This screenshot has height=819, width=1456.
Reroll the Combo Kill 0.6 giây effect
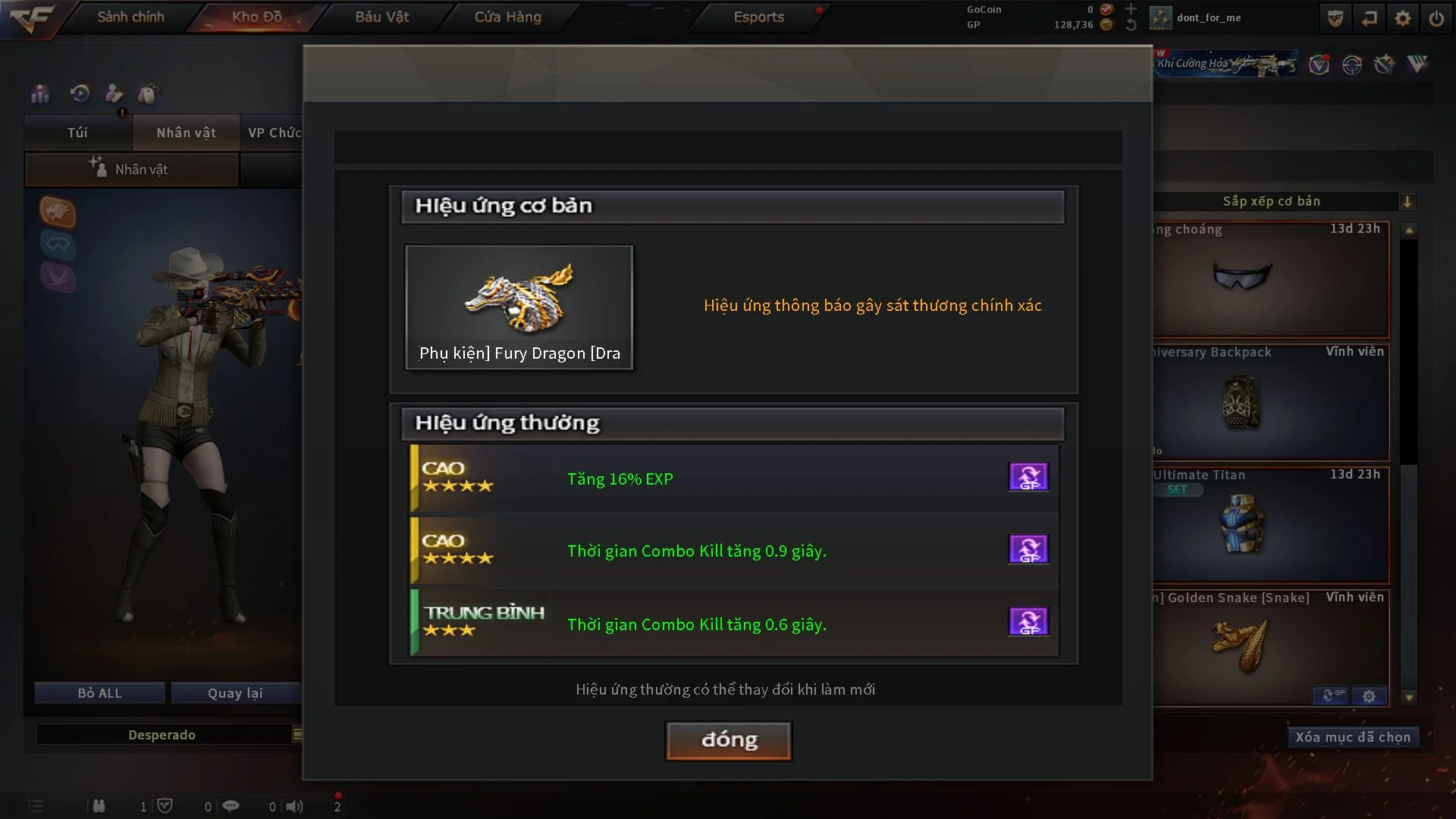[1028, 622]
